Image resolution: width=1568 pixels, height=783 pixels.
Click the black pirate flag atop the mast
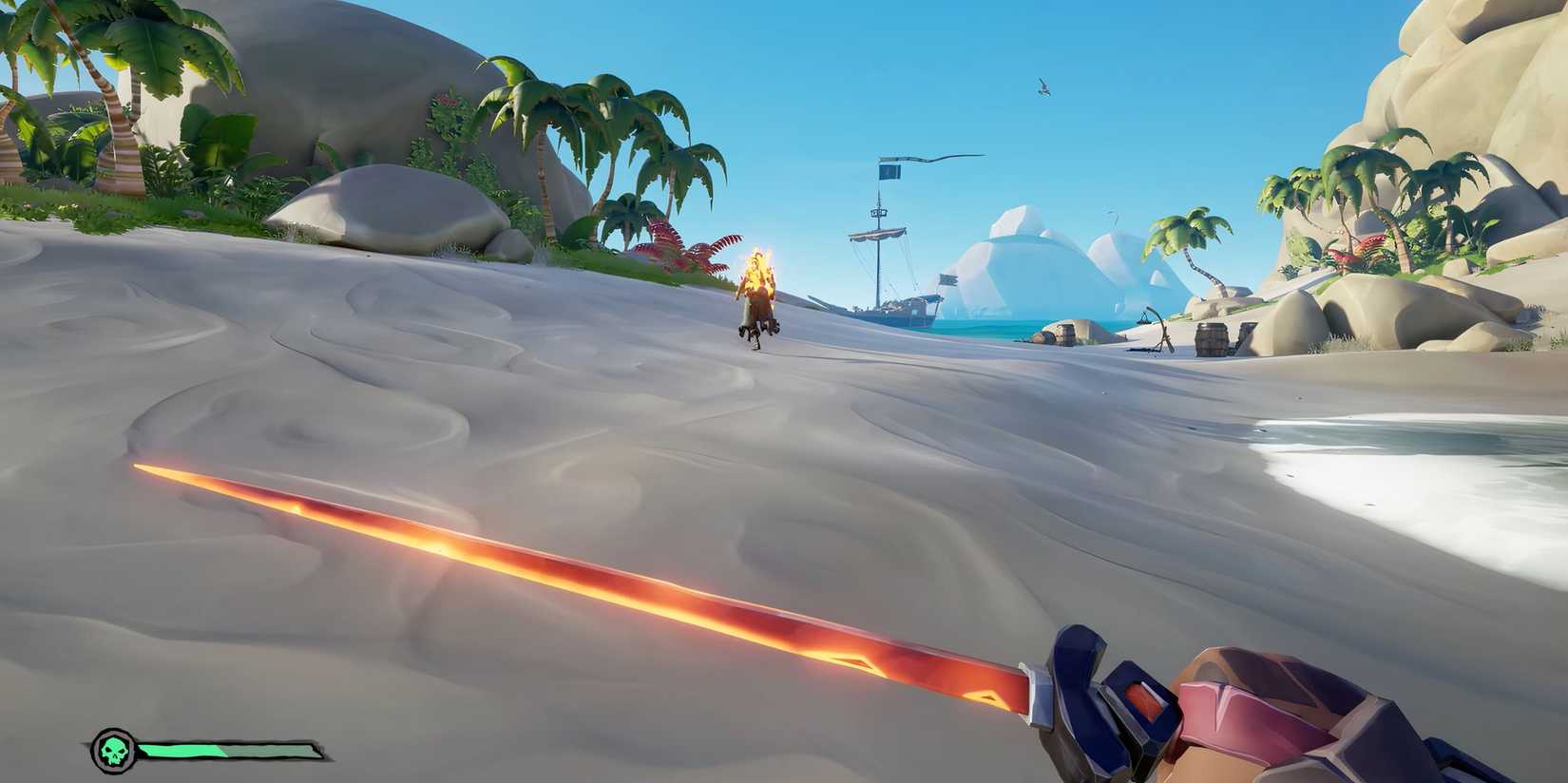coord(888,171)
